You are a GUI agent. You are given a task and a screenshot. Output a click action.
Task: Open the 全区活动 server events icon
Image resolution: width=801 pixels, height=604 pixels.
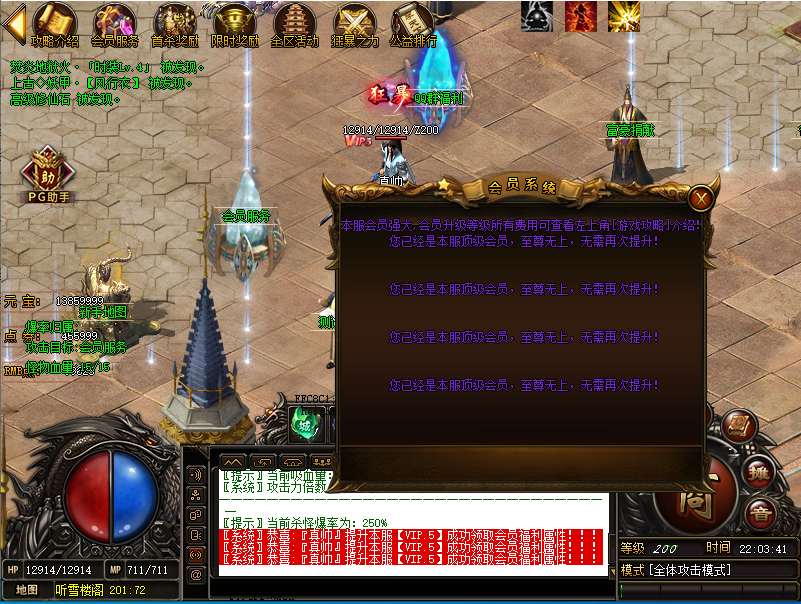click(294, 25)
